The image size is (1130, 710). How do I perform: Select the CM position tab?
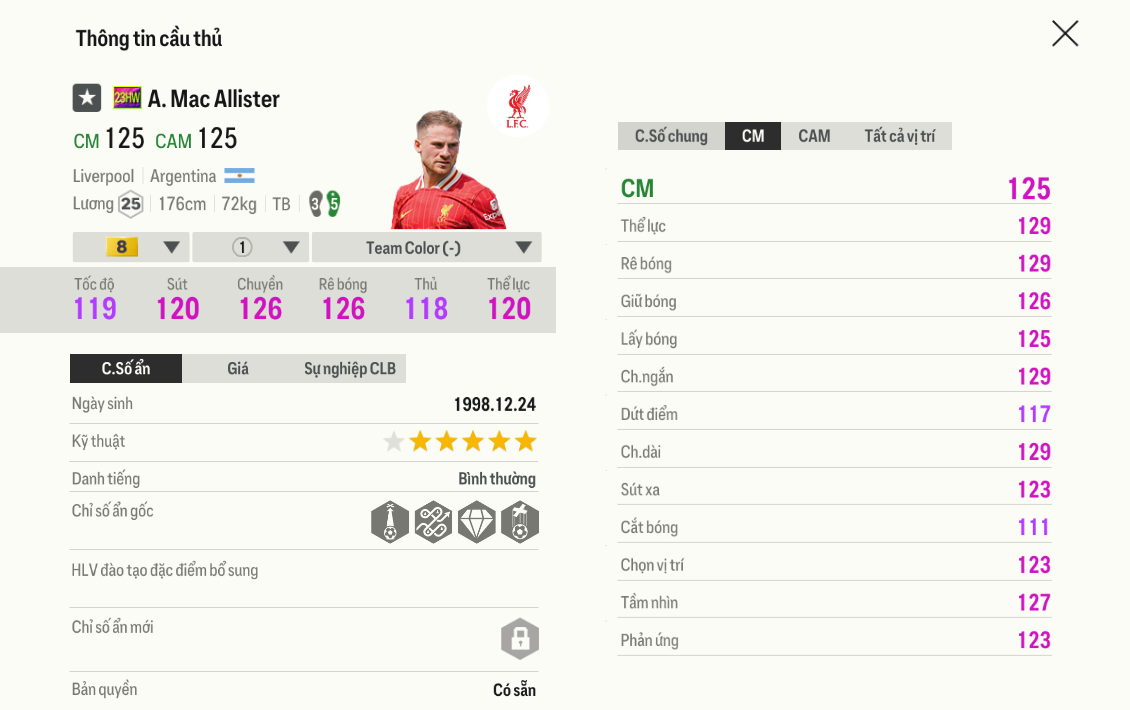753,136
